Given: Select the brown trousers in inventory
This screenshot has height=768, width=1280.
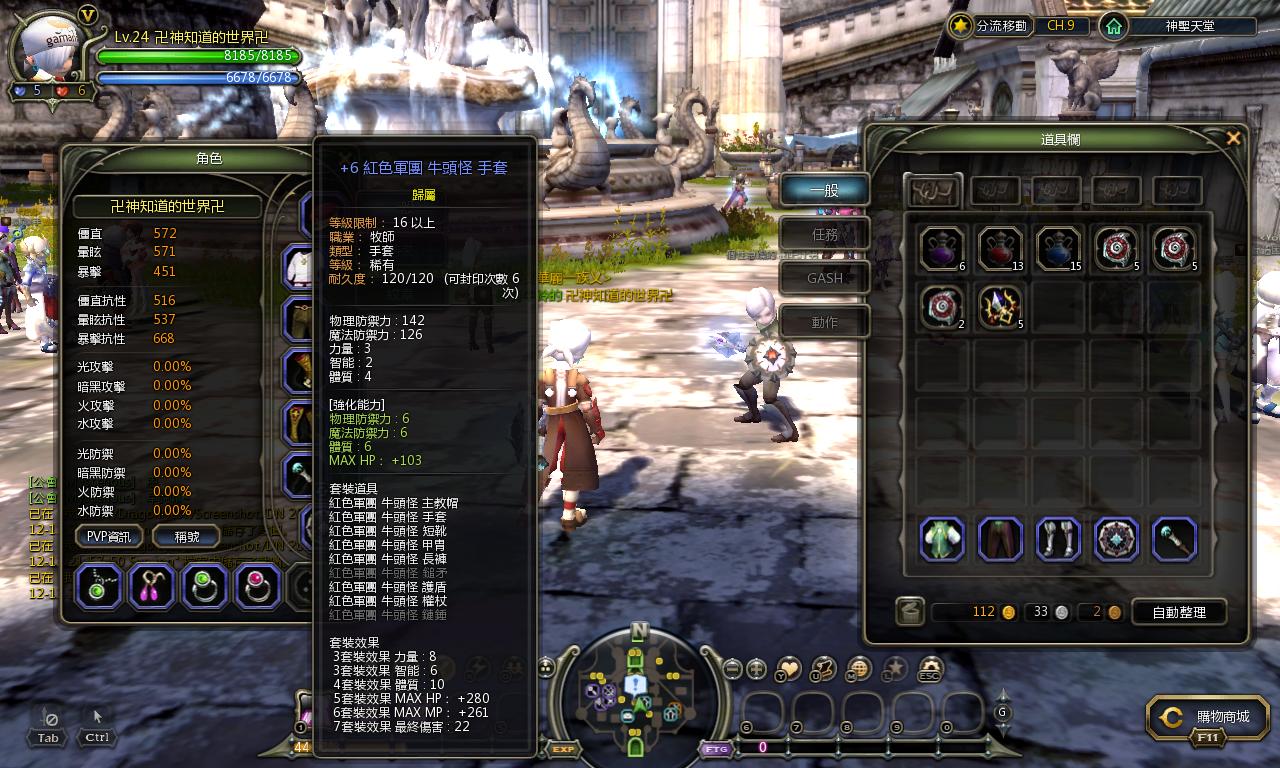Looking at the screenshot, I should [1000, 539].
